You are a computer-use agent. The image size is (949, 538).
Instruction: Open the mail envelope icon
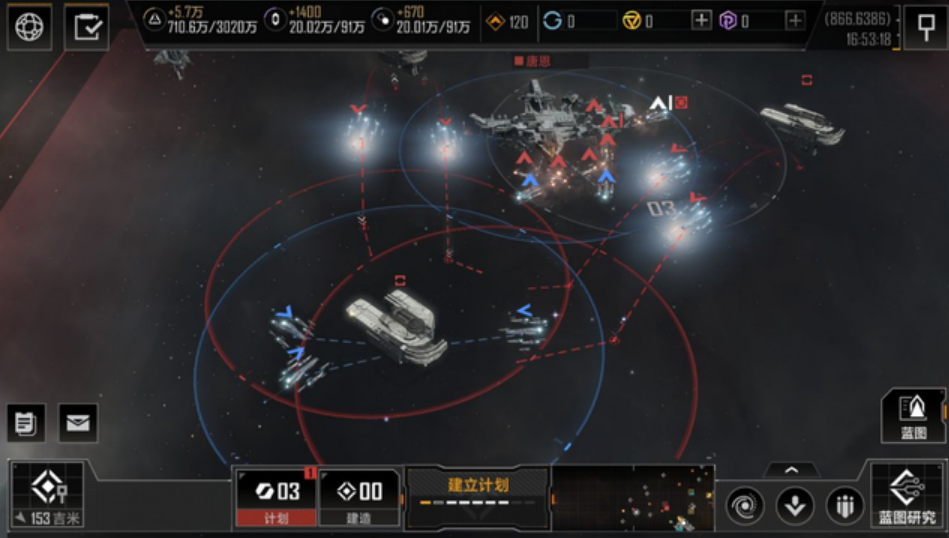coord(78,422)
